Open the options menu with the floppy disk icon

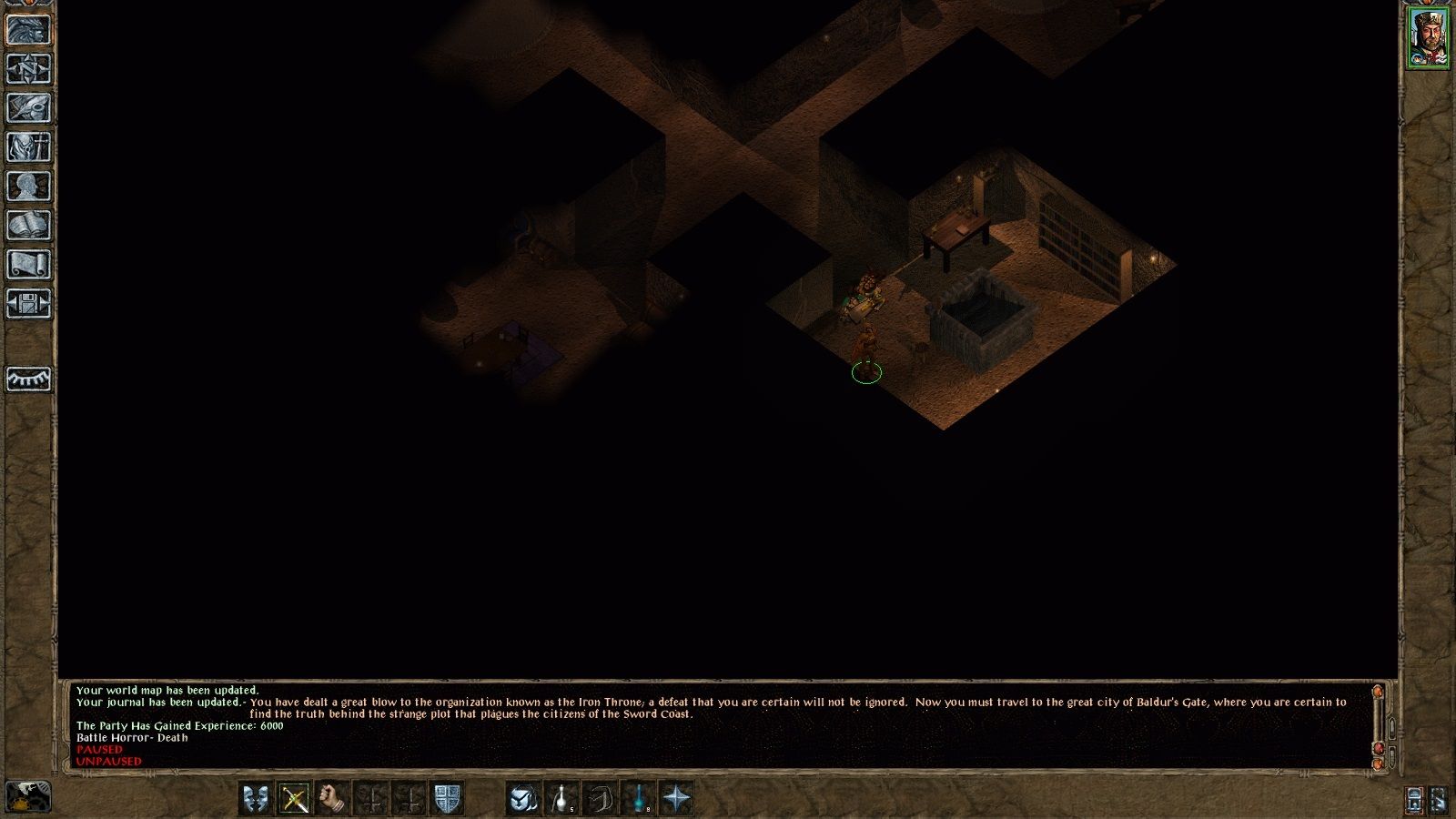pyautogui.click(x=28, y=304)
